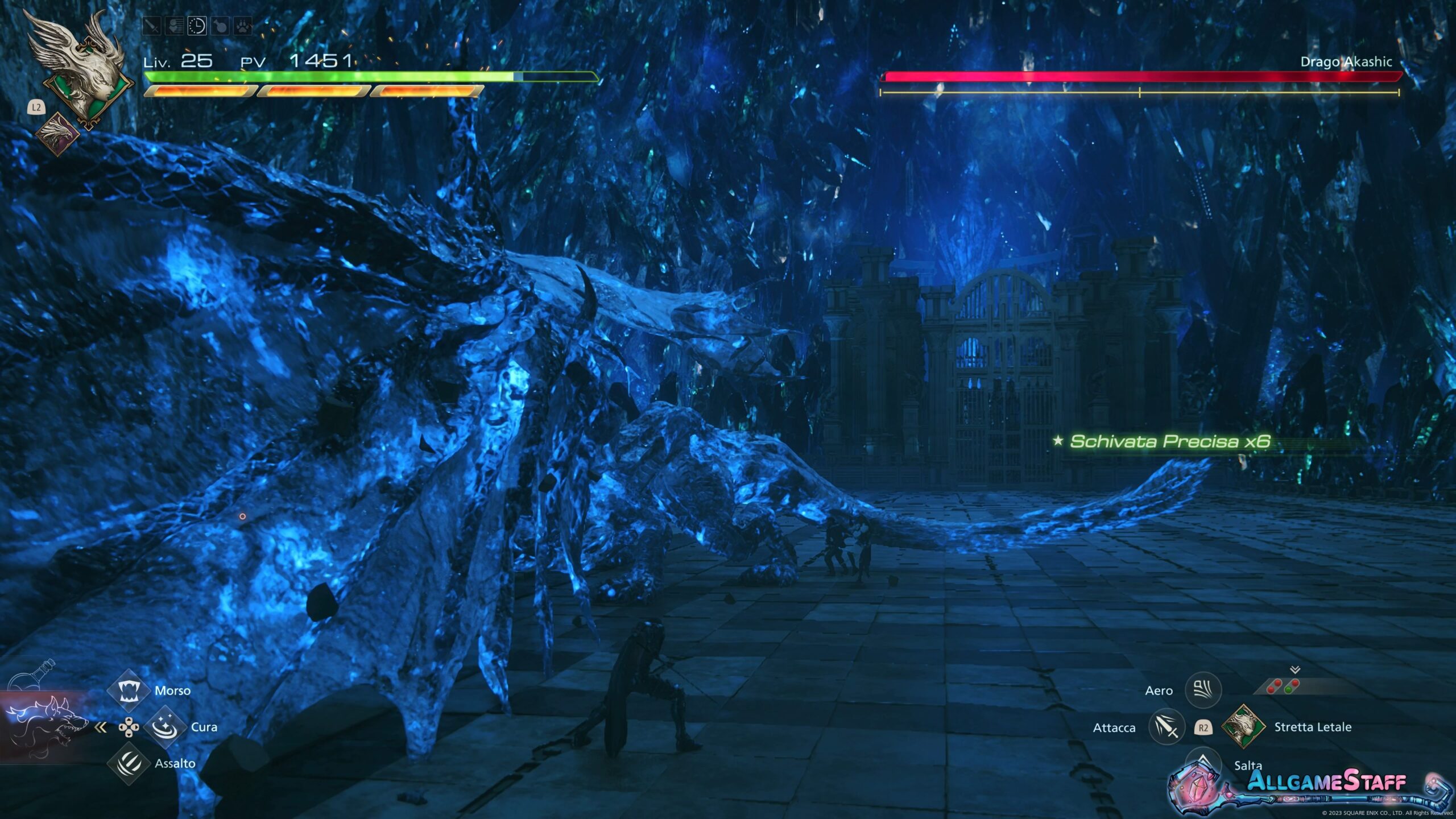The image size is (1456, 819).
Task: Switch to the purple Phoenix eikon icon
Action: (x=57, y=134)
